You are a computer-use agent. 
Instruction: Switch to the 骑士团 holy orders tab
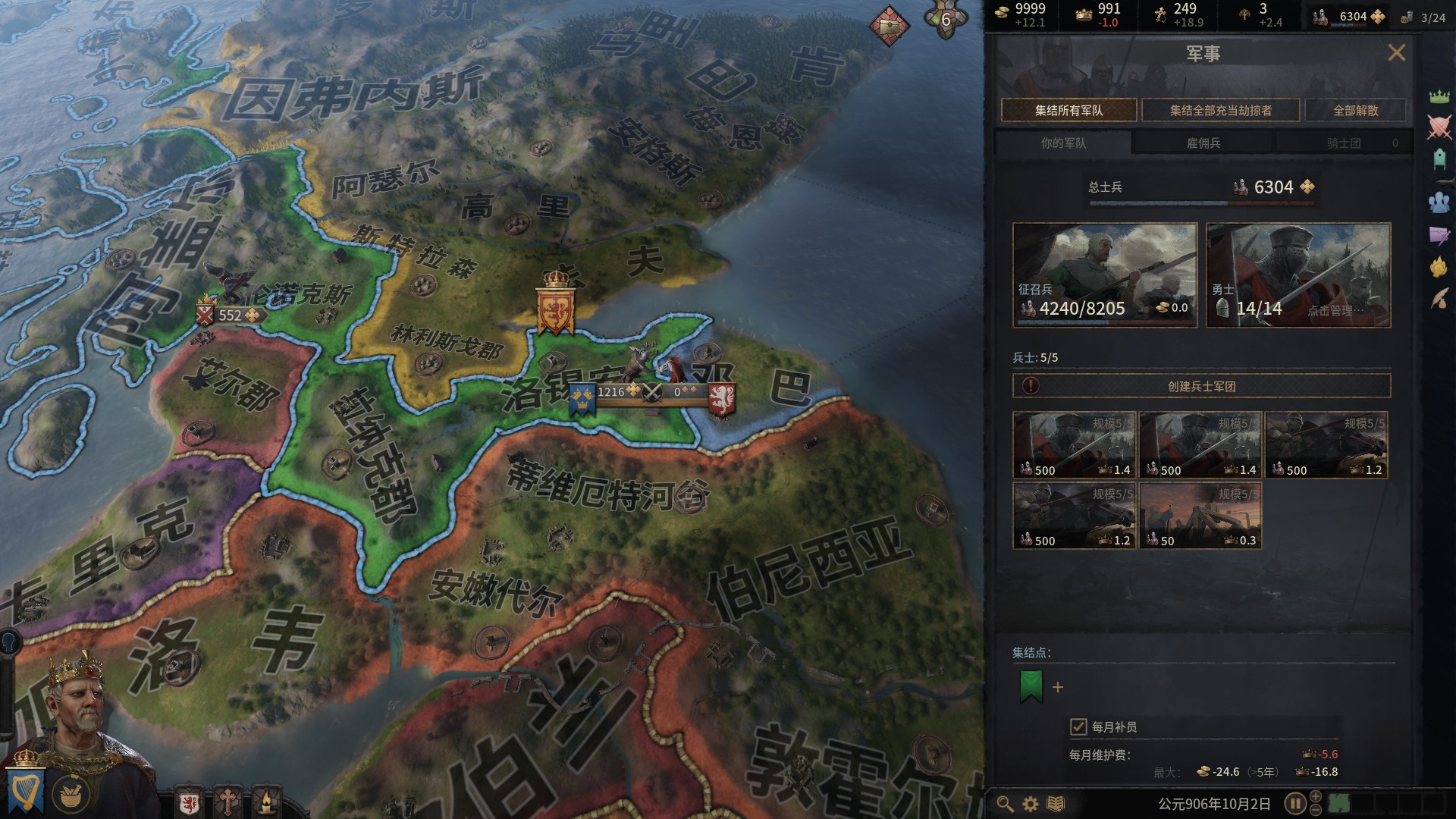[1344, 143]
